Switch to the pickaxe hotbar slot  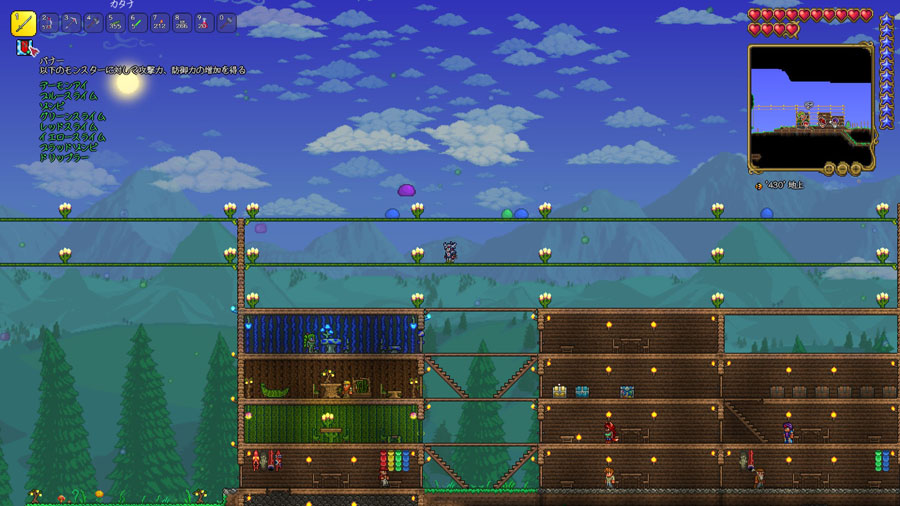pos(71,22)
